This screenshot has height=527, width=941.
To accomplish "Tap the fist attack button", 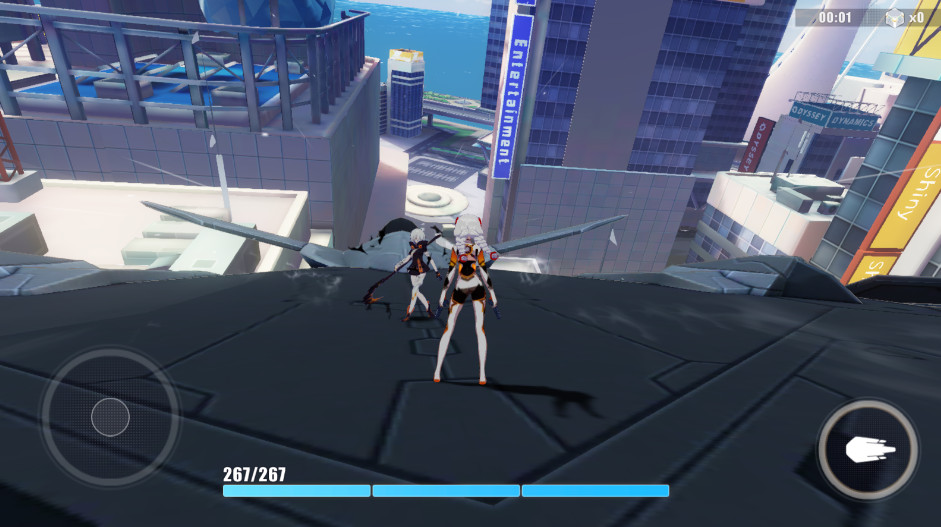I will pyautogui.click(x=869, y=451).
